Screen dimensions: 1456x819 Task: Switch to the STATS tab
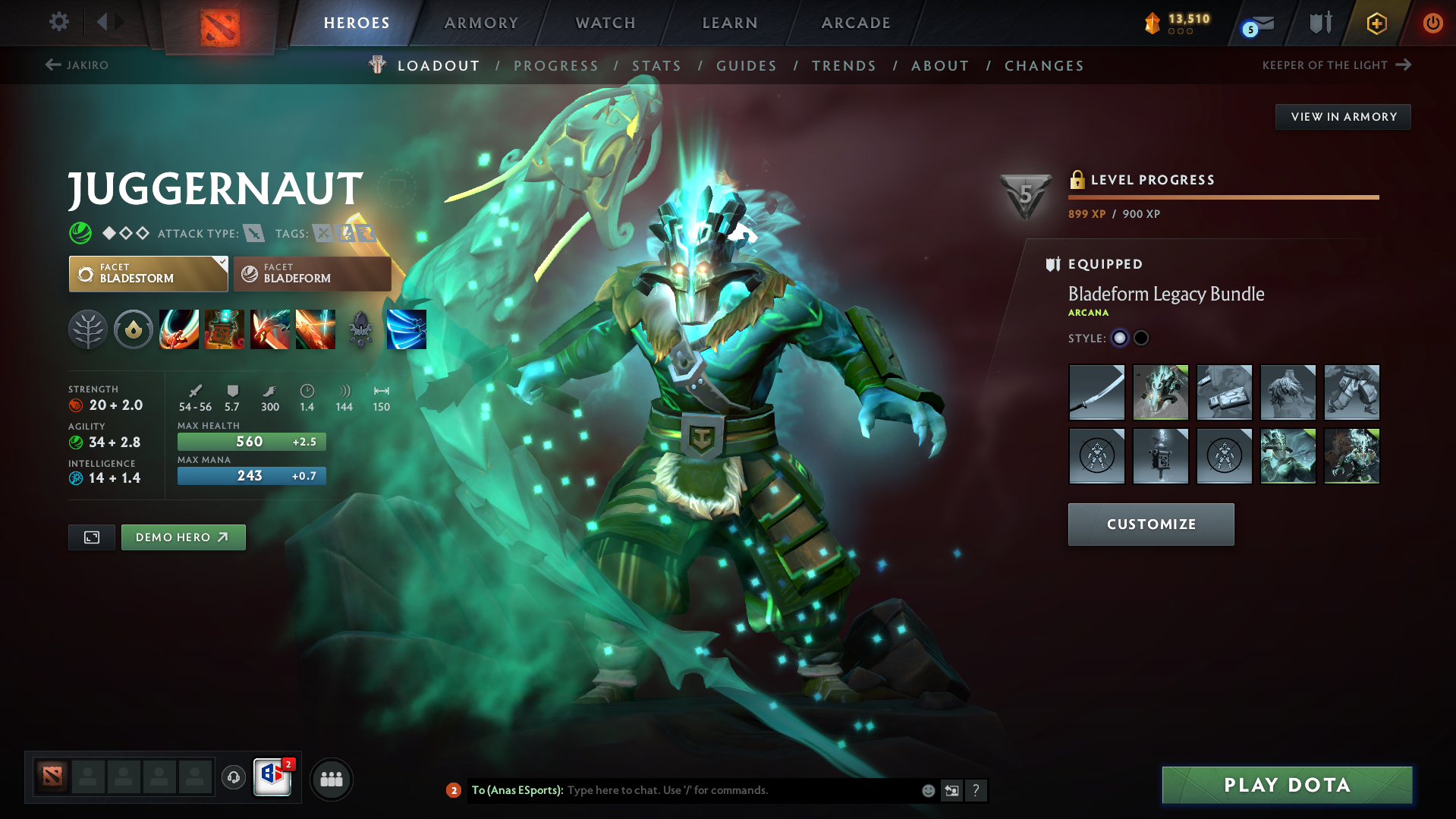pyautogui.click(x=656, y=66)
